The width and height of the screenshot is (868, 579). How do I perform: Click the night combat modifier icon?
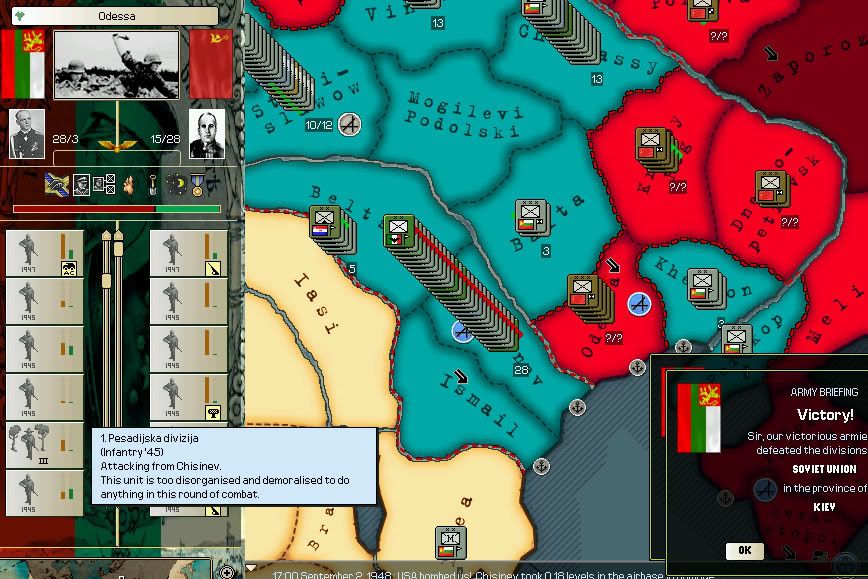tap(176, 184)
